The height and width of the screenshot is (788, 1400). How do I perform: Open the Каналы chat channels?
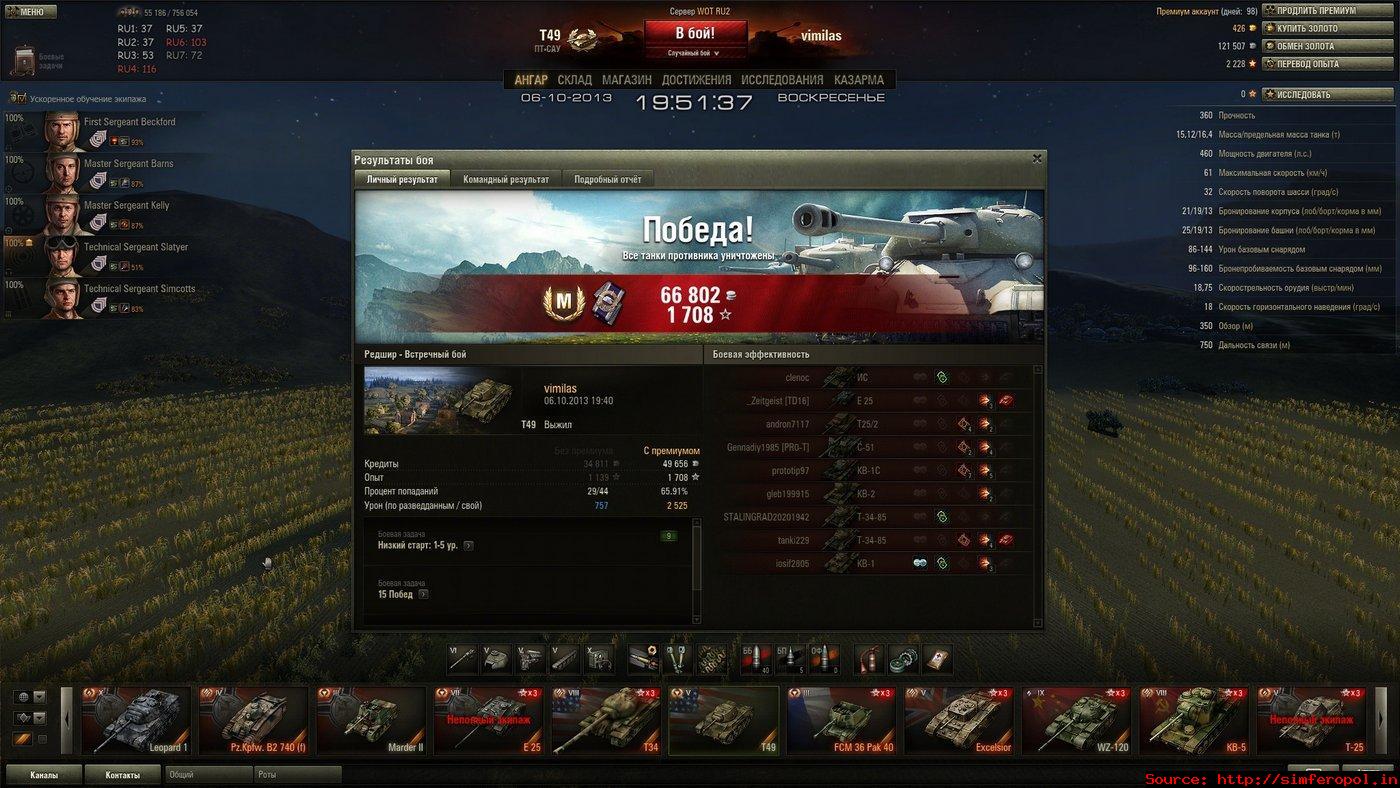click(43, 775)
